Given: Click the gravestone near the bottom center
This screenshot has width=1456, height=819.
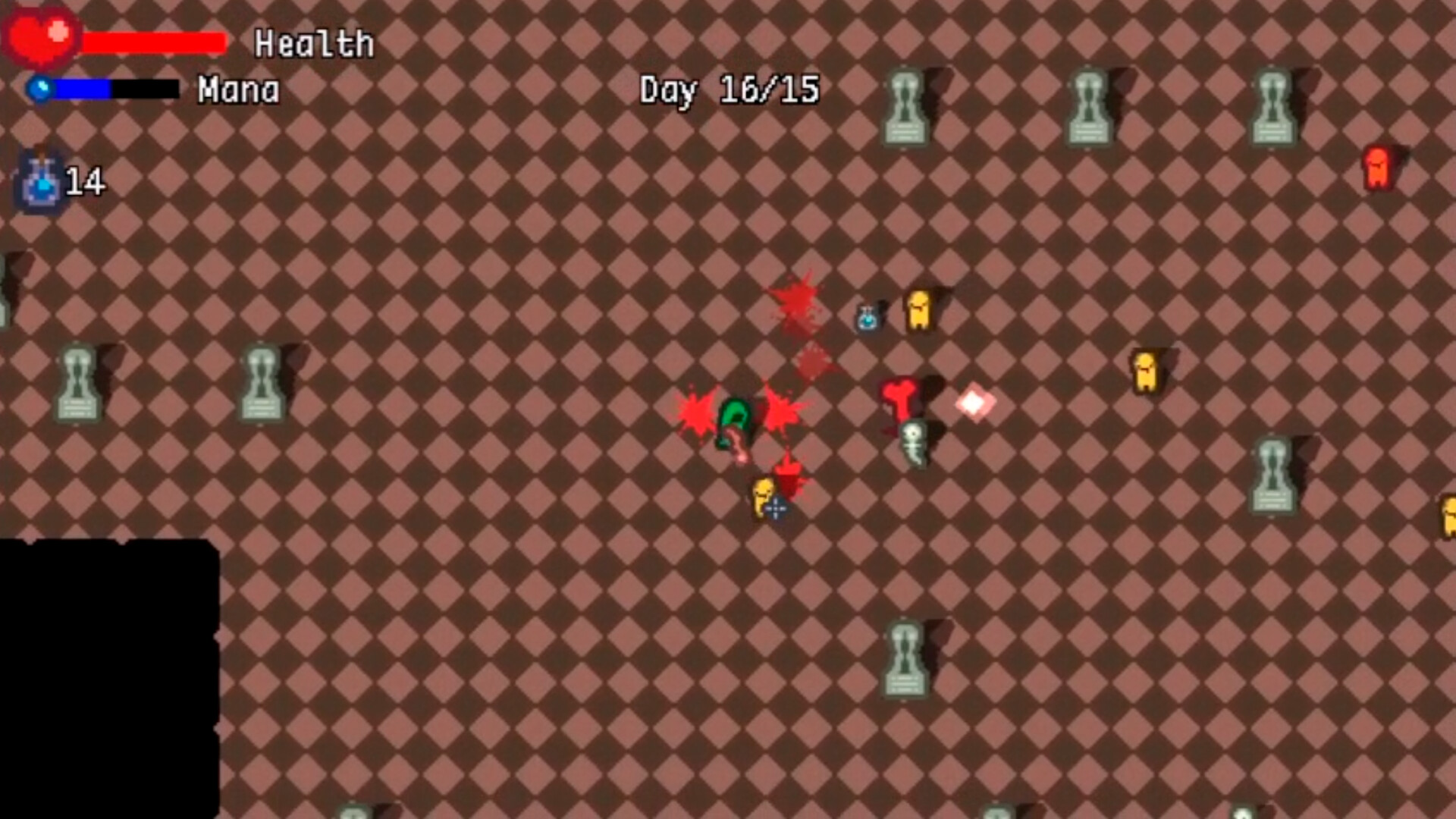Looking at the screenshot, I should [x=906, y=660].
